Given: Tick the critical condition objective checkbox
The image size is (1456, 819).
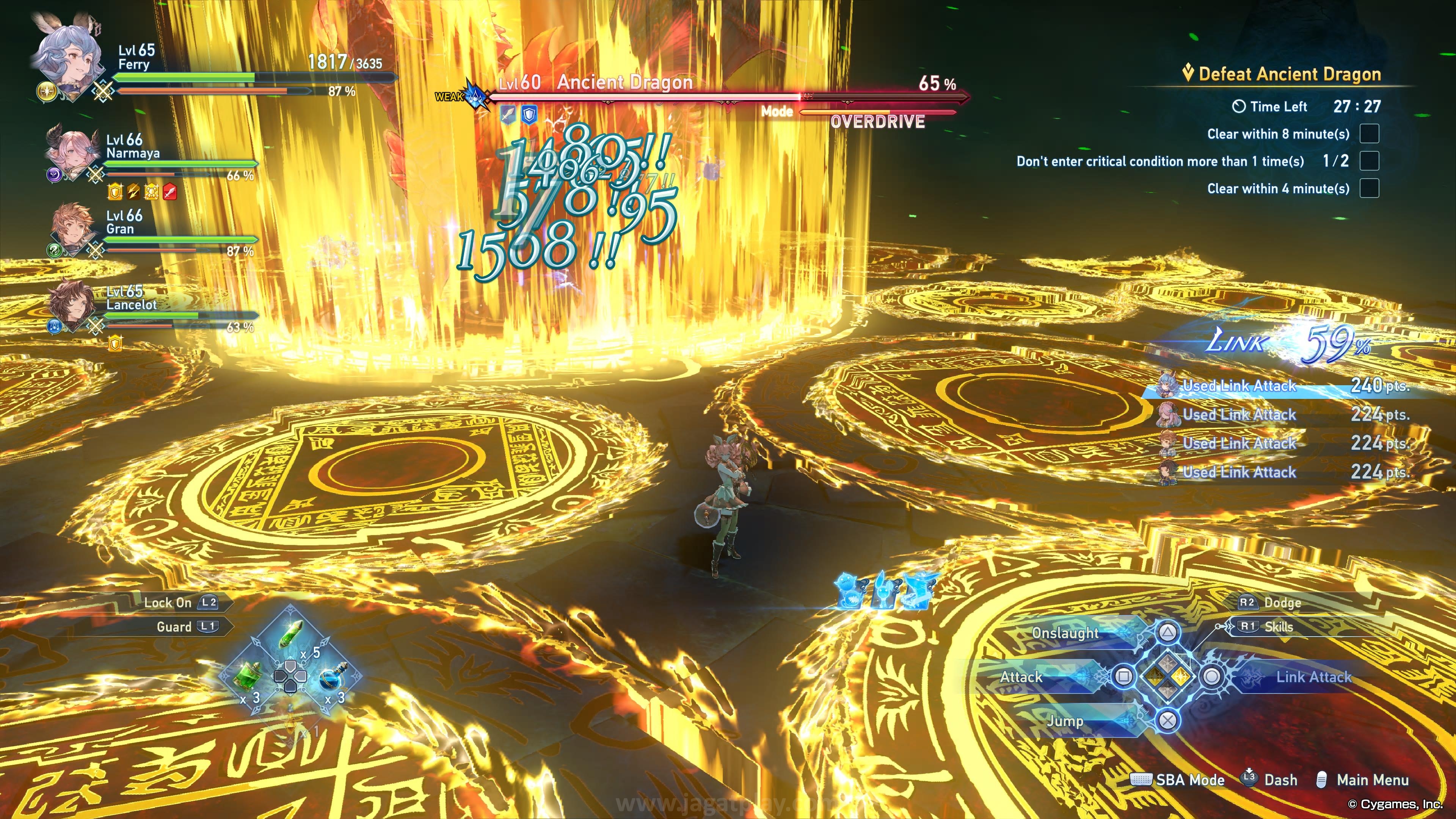Looking at the screenshot, I should pyautogui.click(x=1369, y=161).
